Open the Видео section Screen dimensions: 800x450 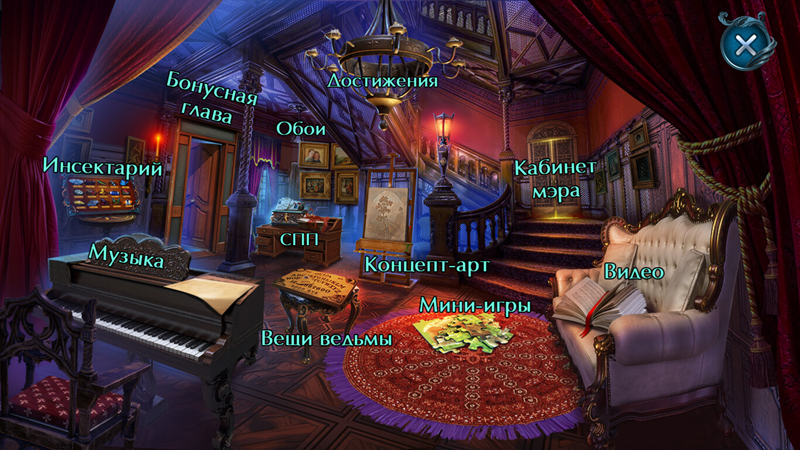[x=634, y=272]
